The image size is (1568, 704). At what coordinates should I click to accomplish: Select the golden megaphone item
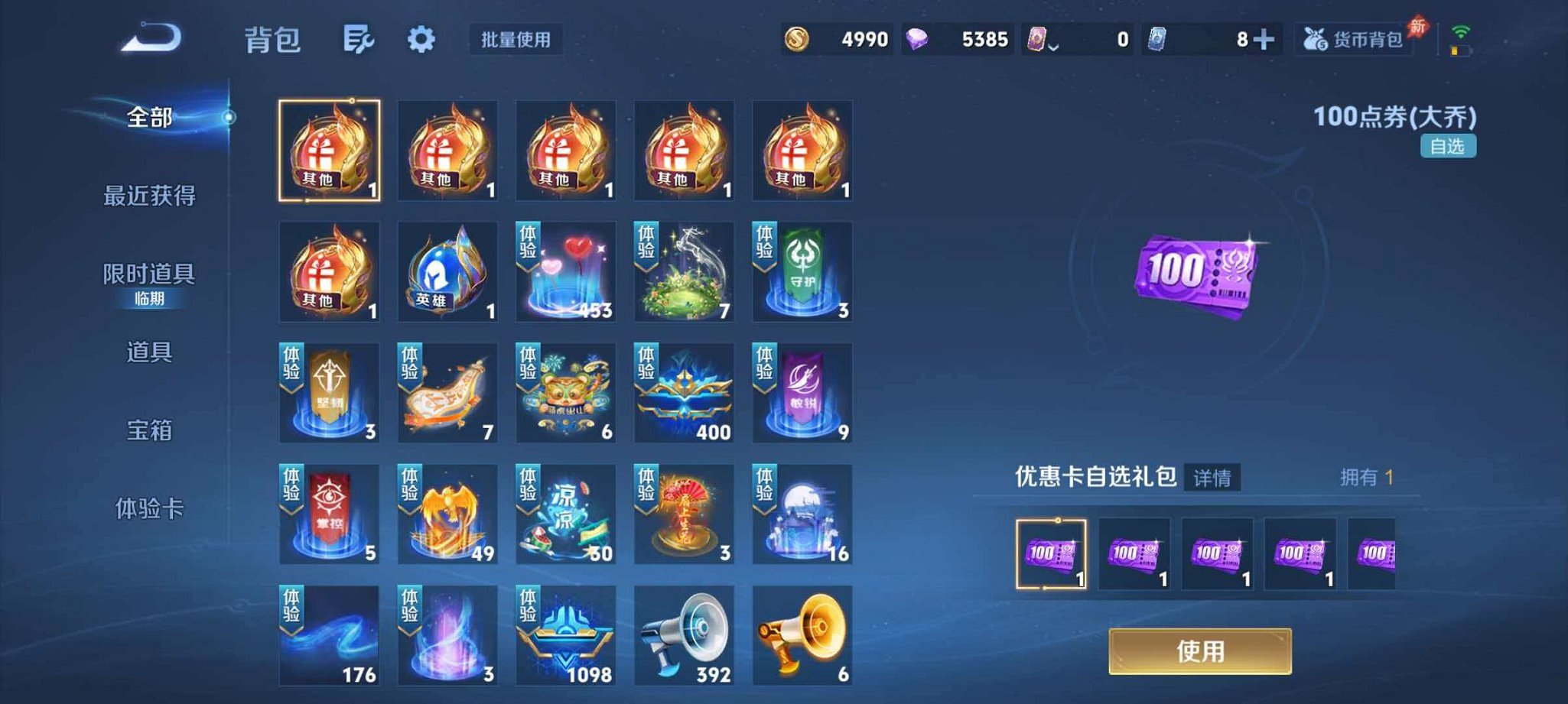click(x=802, y=635)
